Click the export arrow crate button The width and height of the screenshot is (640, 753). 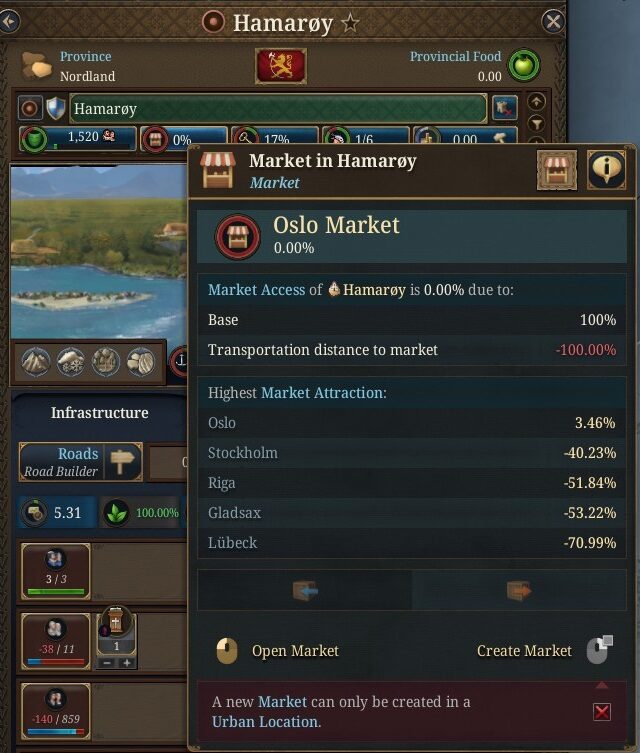519,591
